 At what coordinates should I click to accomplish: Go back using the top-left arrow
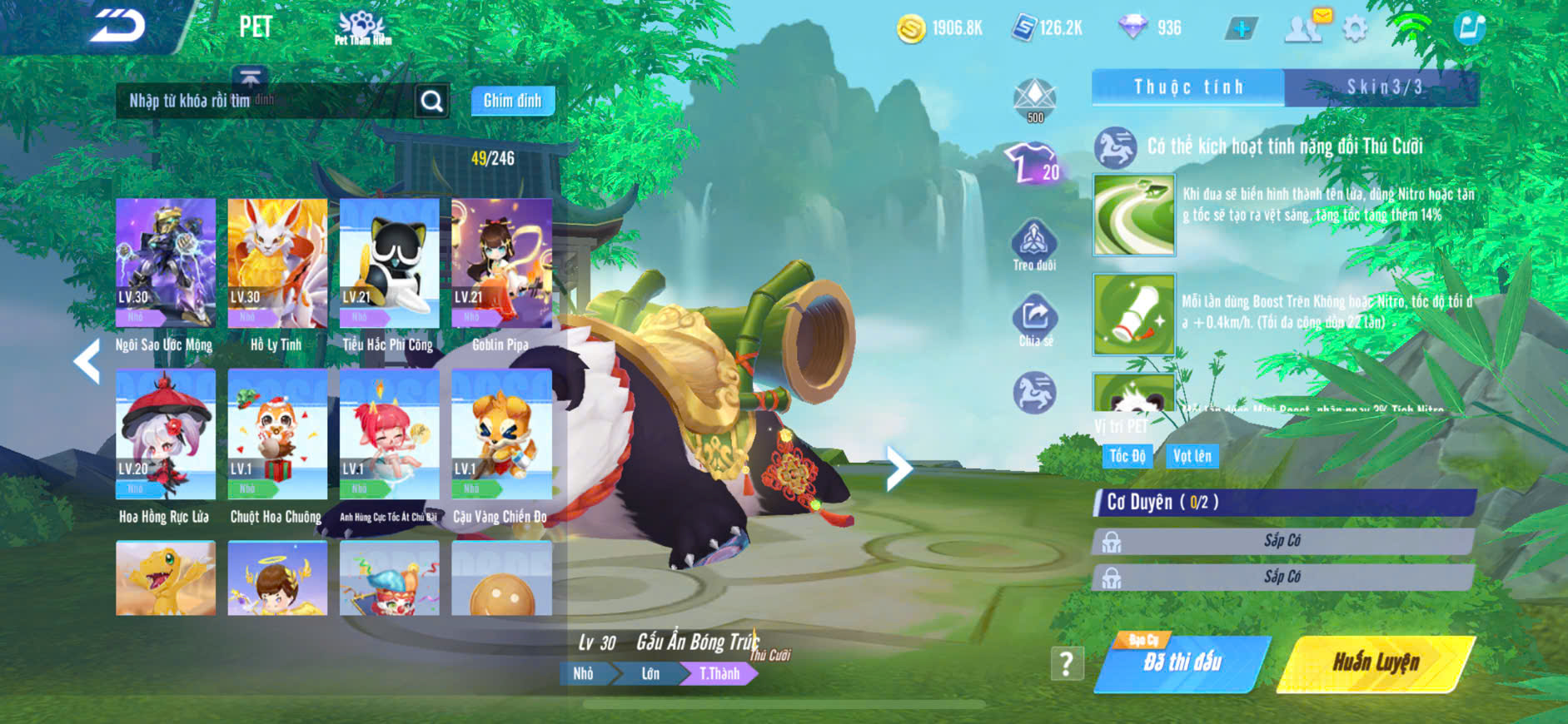coord(118,26)
